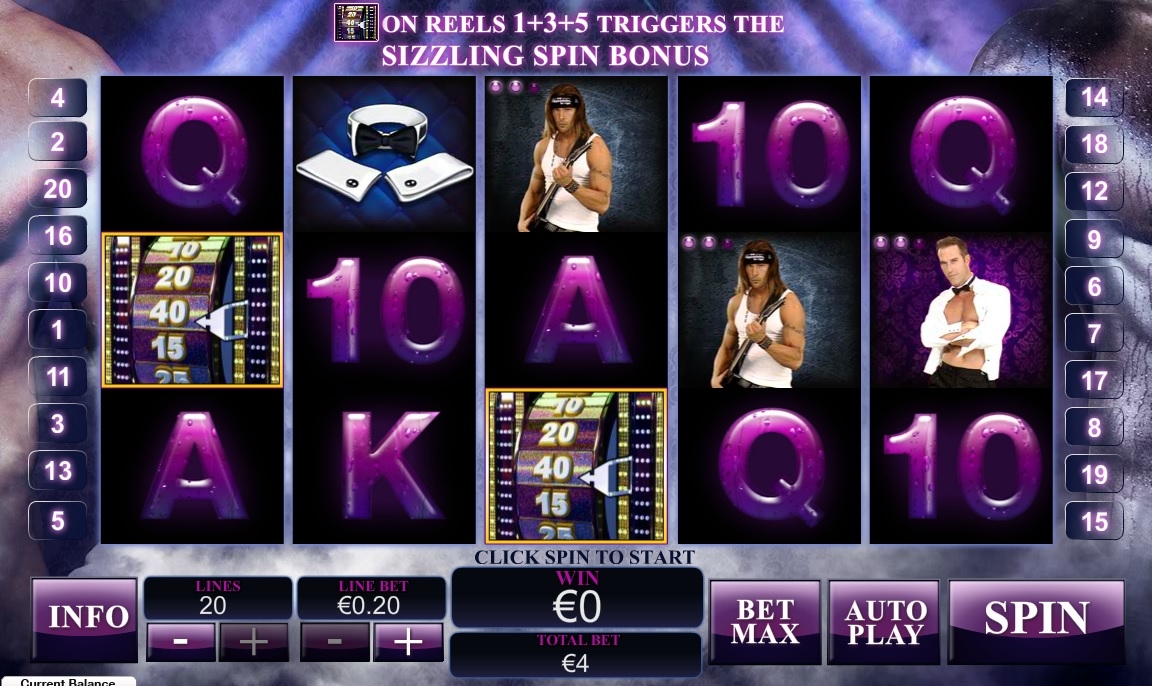Pick payline 7 indicator
This screenshot has width=1152, height=686.
(x=1094, y=333)
